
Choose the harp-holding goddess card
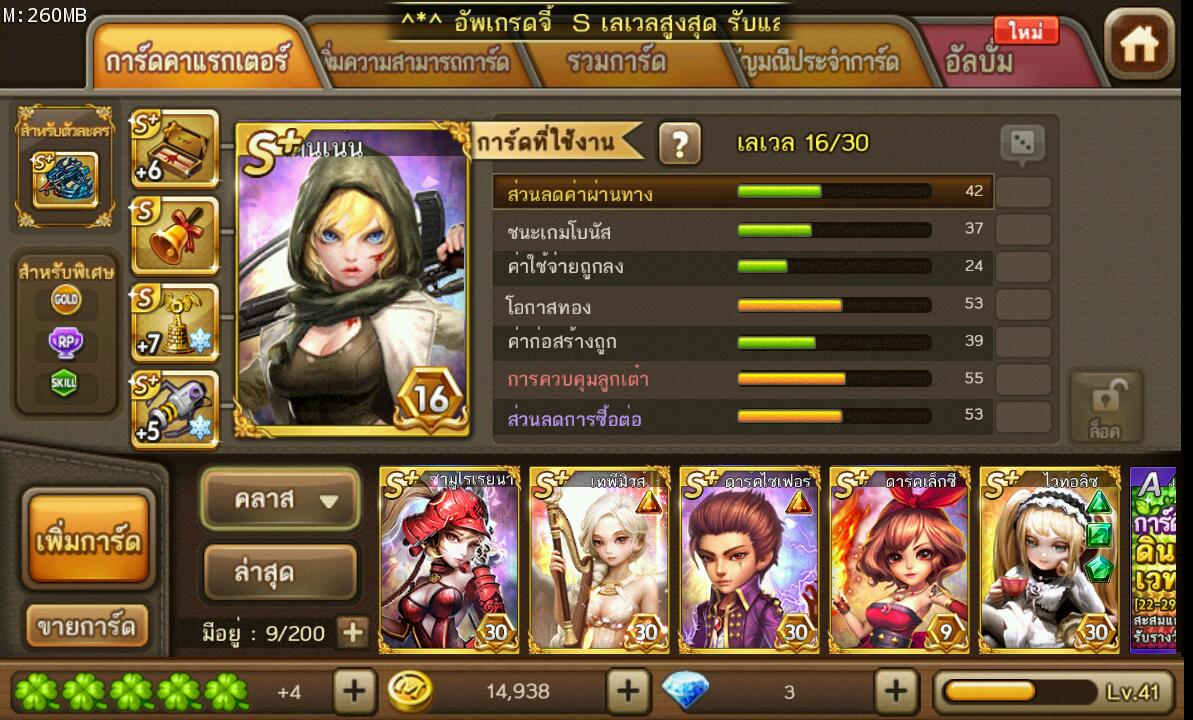pyautogui.click(x=599, y=560)
